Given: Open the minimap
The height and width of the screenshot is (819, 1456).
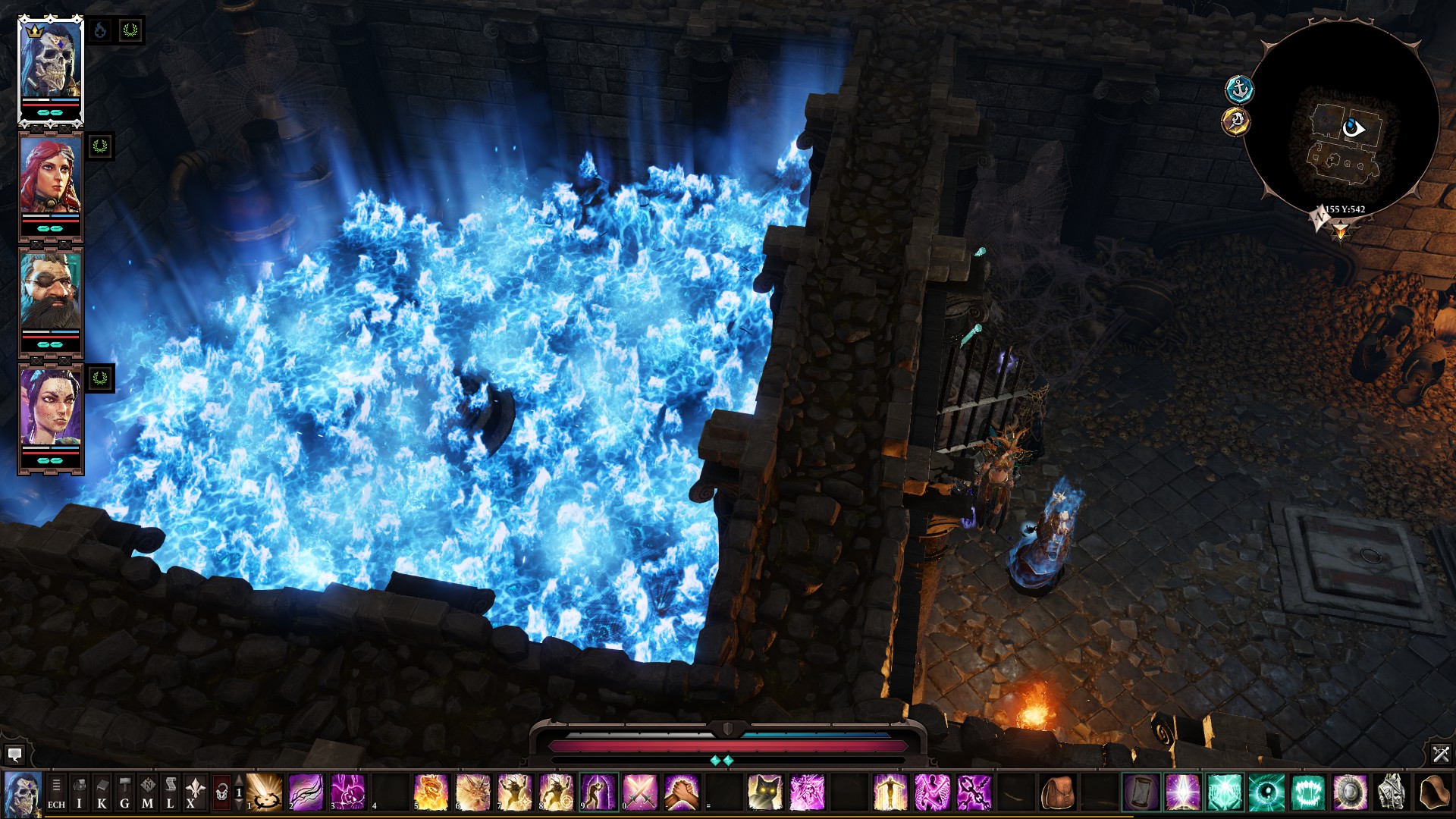Looking at the screenshot, I should (x=1341, y=121).
